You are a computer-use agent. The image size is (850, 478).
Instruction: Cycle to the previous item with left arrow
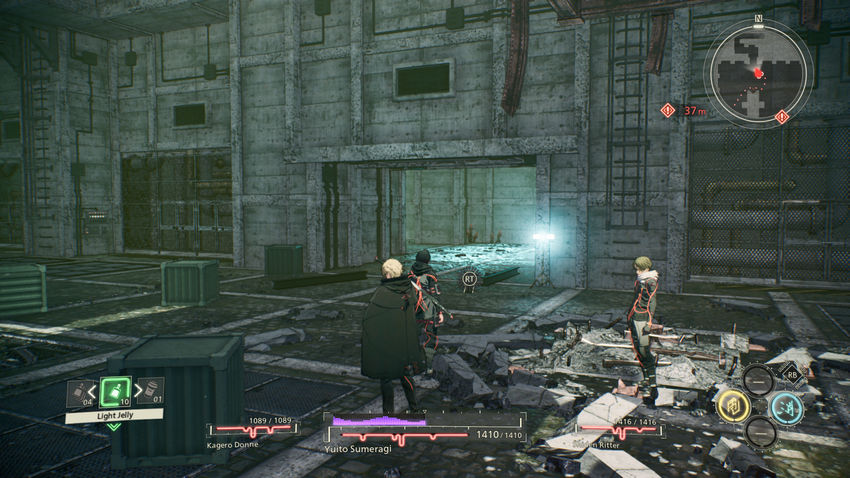(x=93, y=389)
